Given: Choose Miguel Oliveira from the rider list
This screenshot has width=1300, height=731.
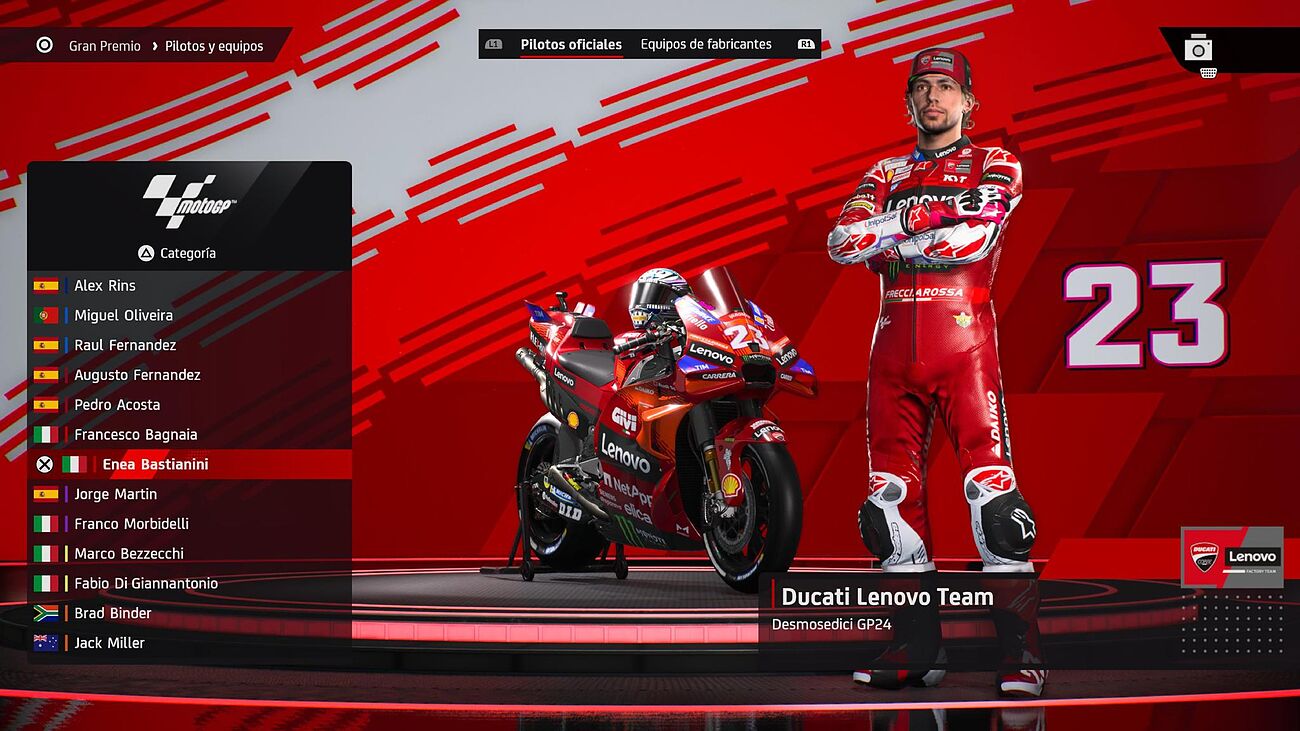Looking at the screenshot, I should click(123, 316).
